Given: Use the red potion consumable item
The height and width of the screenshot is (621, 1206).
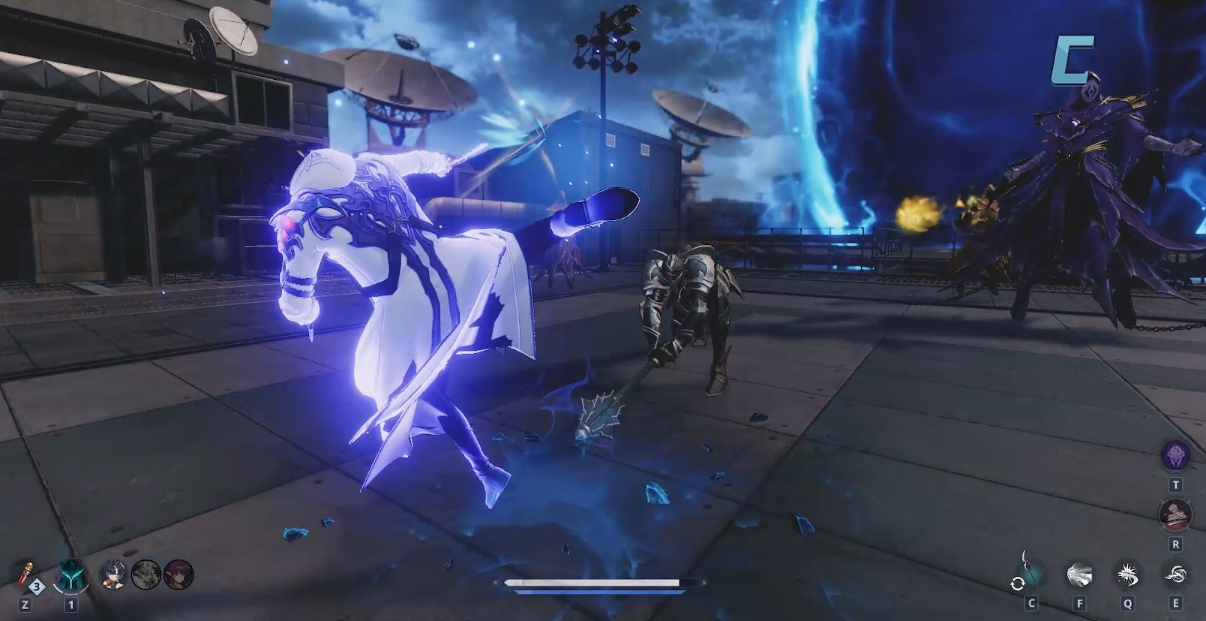Looking at the screenshot, I should 26,575.
